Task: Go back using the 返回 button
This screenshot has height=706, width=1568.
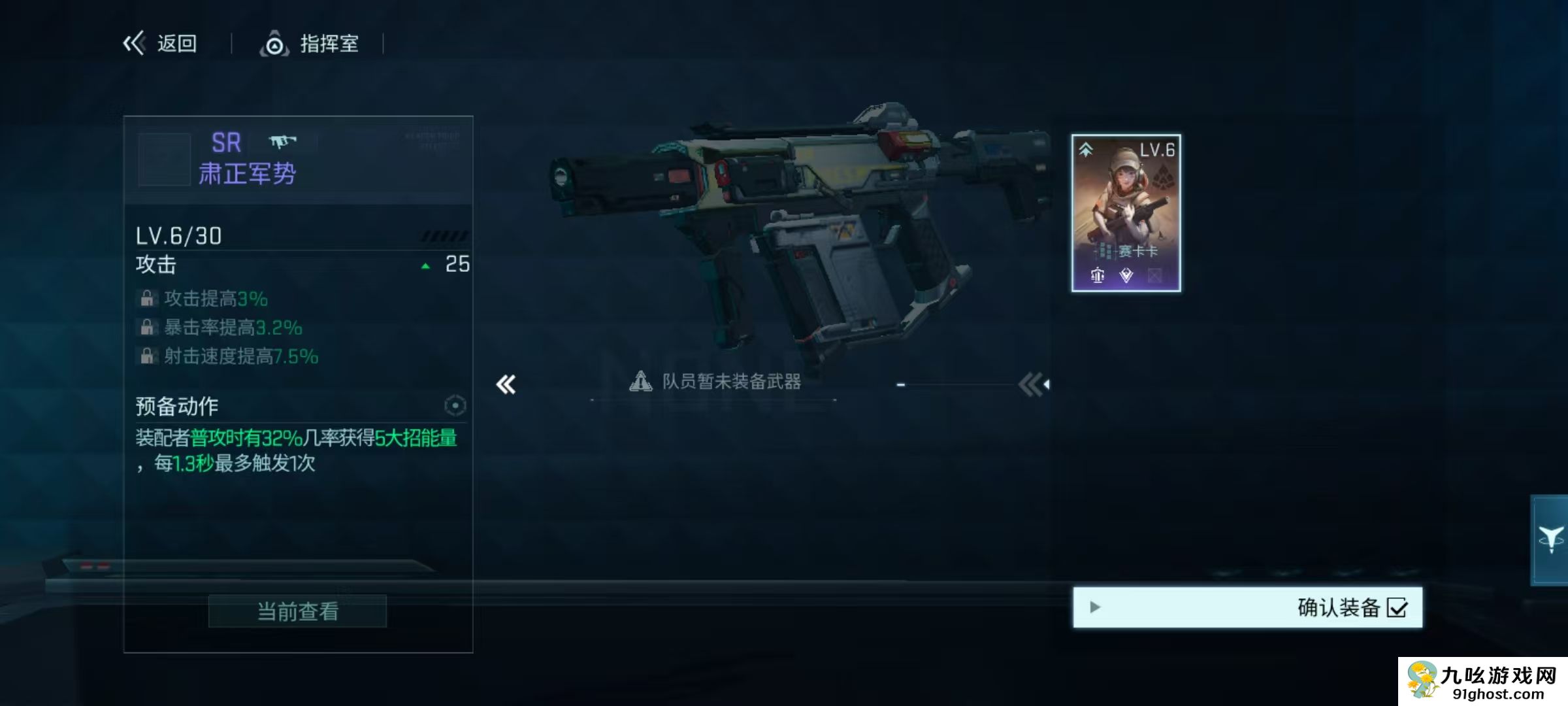Action: click(161, 44)
